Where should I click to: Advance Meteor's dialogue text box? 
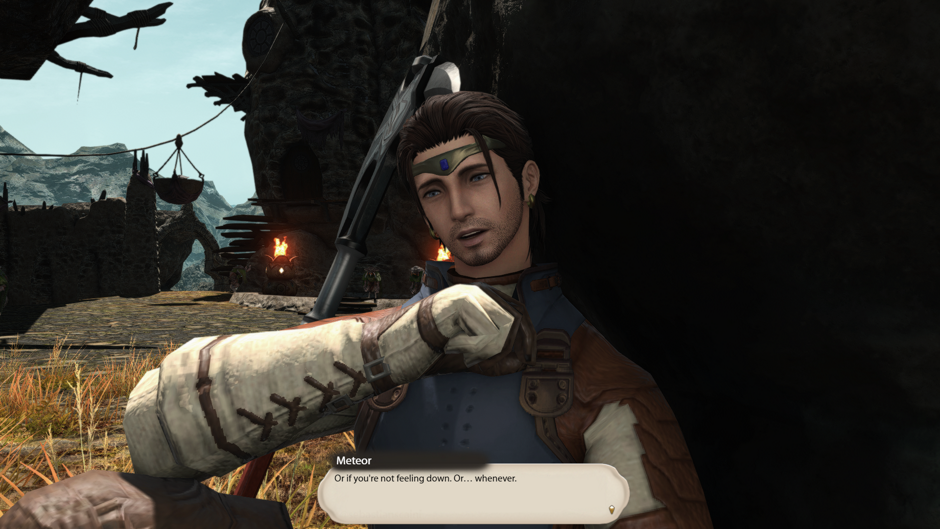pos(470,492)
